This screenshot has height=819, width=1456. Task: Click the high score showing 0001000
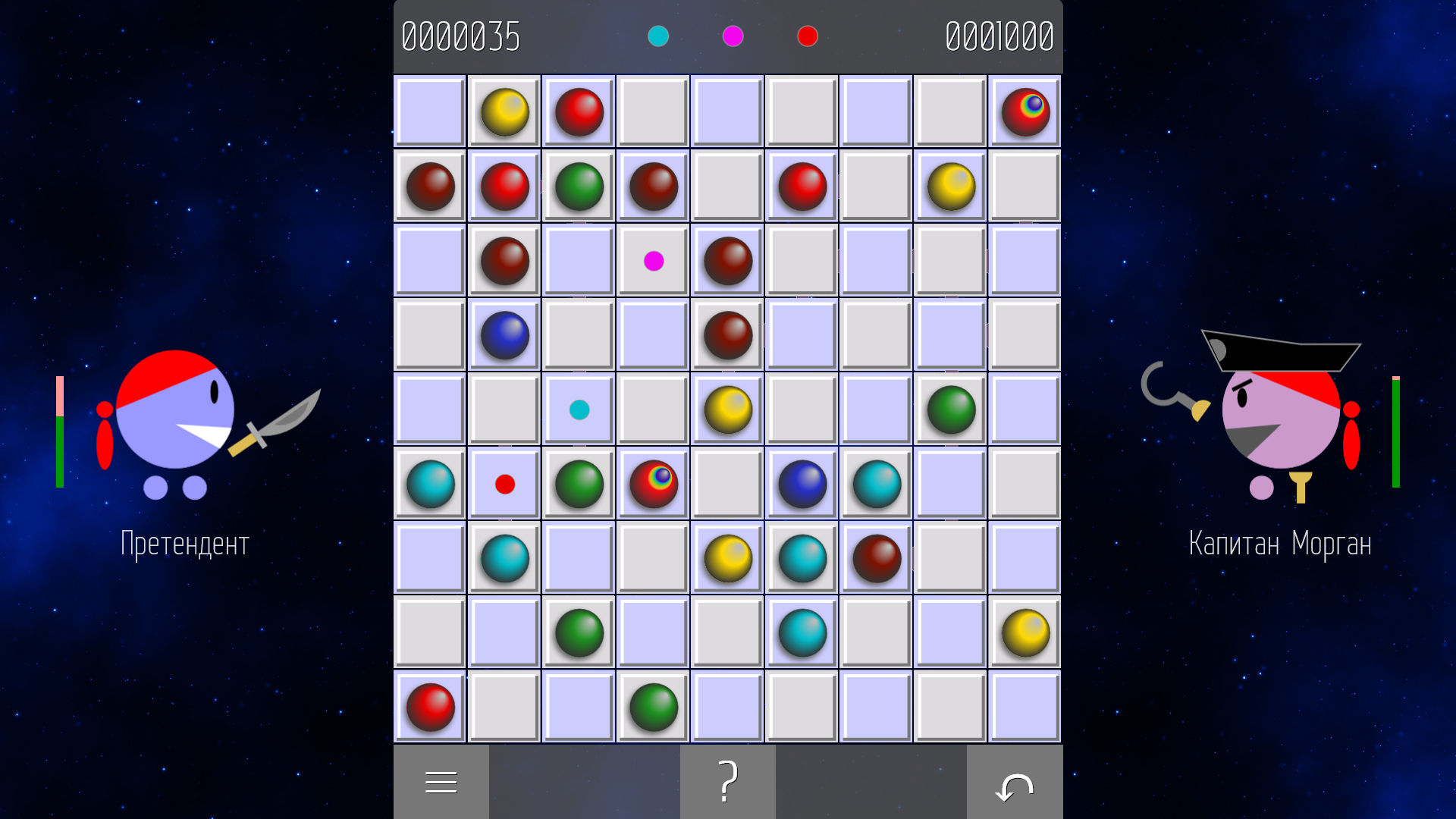(x=999, y=36)
